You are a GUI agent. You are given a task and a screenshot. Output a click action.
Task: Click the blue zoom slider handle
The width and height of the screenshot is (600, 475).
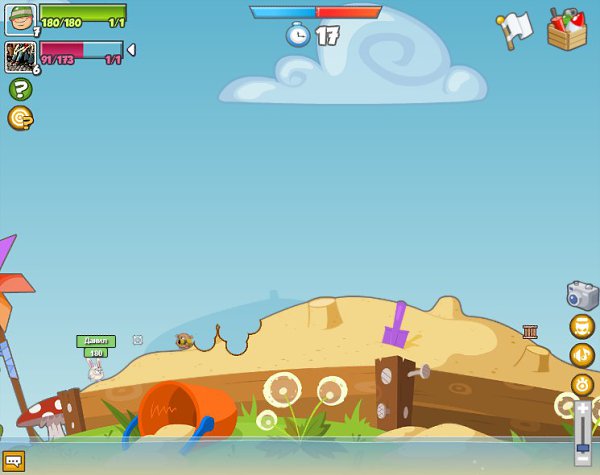point(583,446)
